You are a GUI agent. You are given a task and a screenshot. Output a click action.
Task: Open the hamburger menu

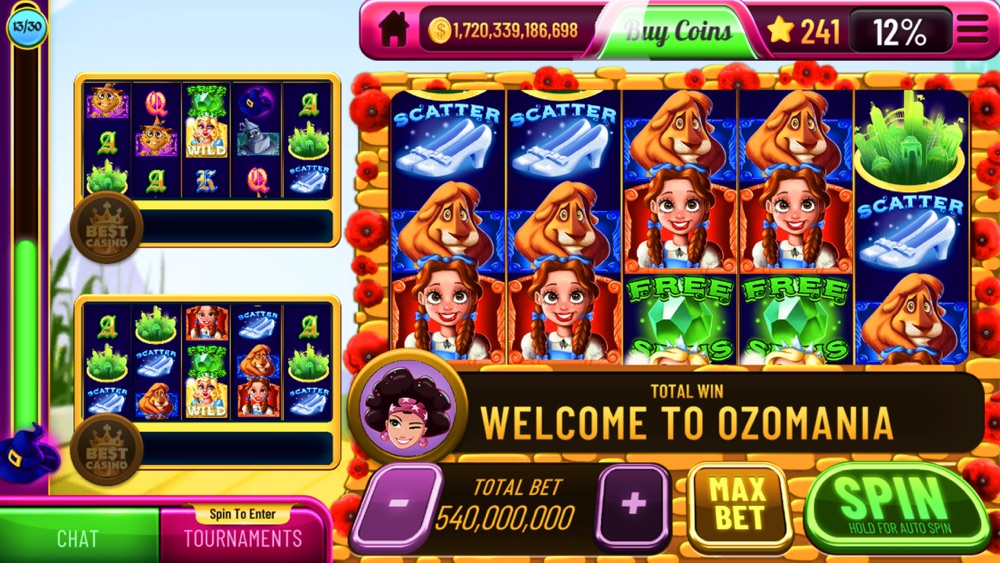coord(970,30)
